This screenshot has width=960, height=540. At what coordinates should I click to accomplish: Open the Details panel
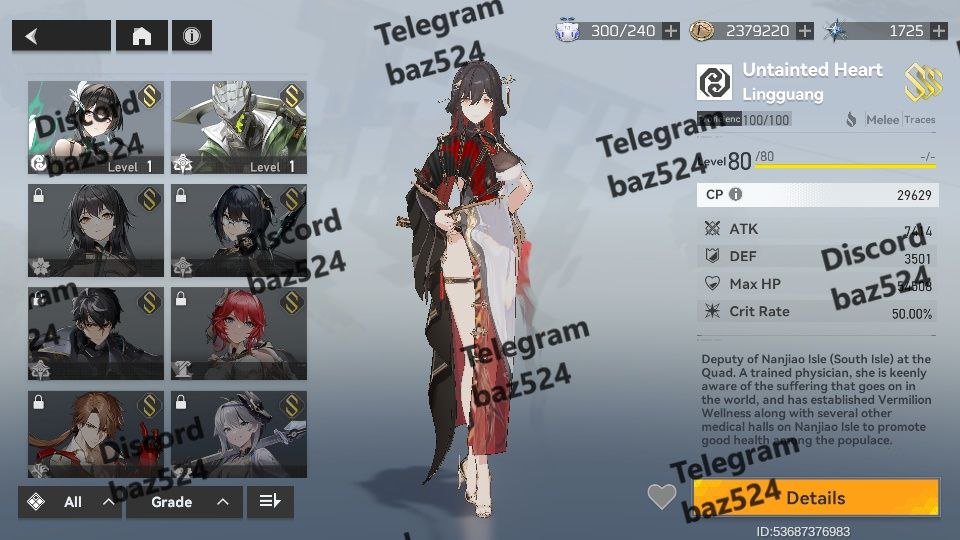click(x=815, y=498)
